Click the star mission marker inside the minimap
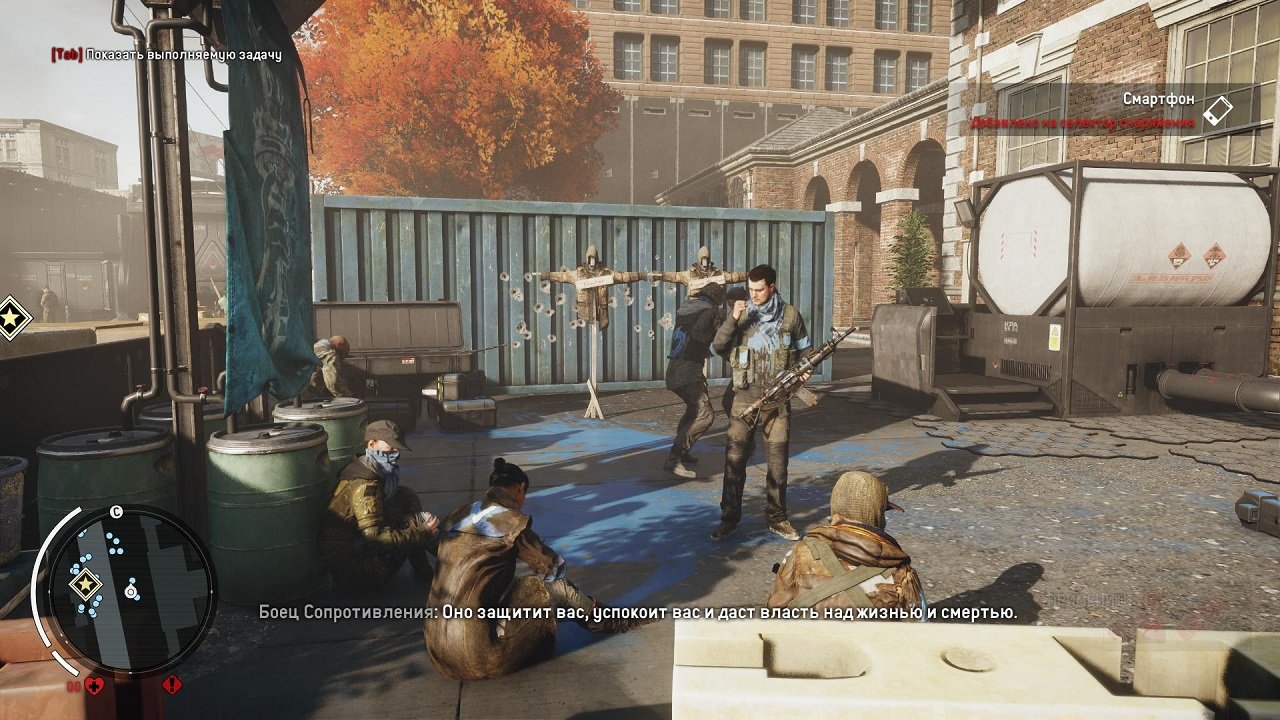 [85, 582]
